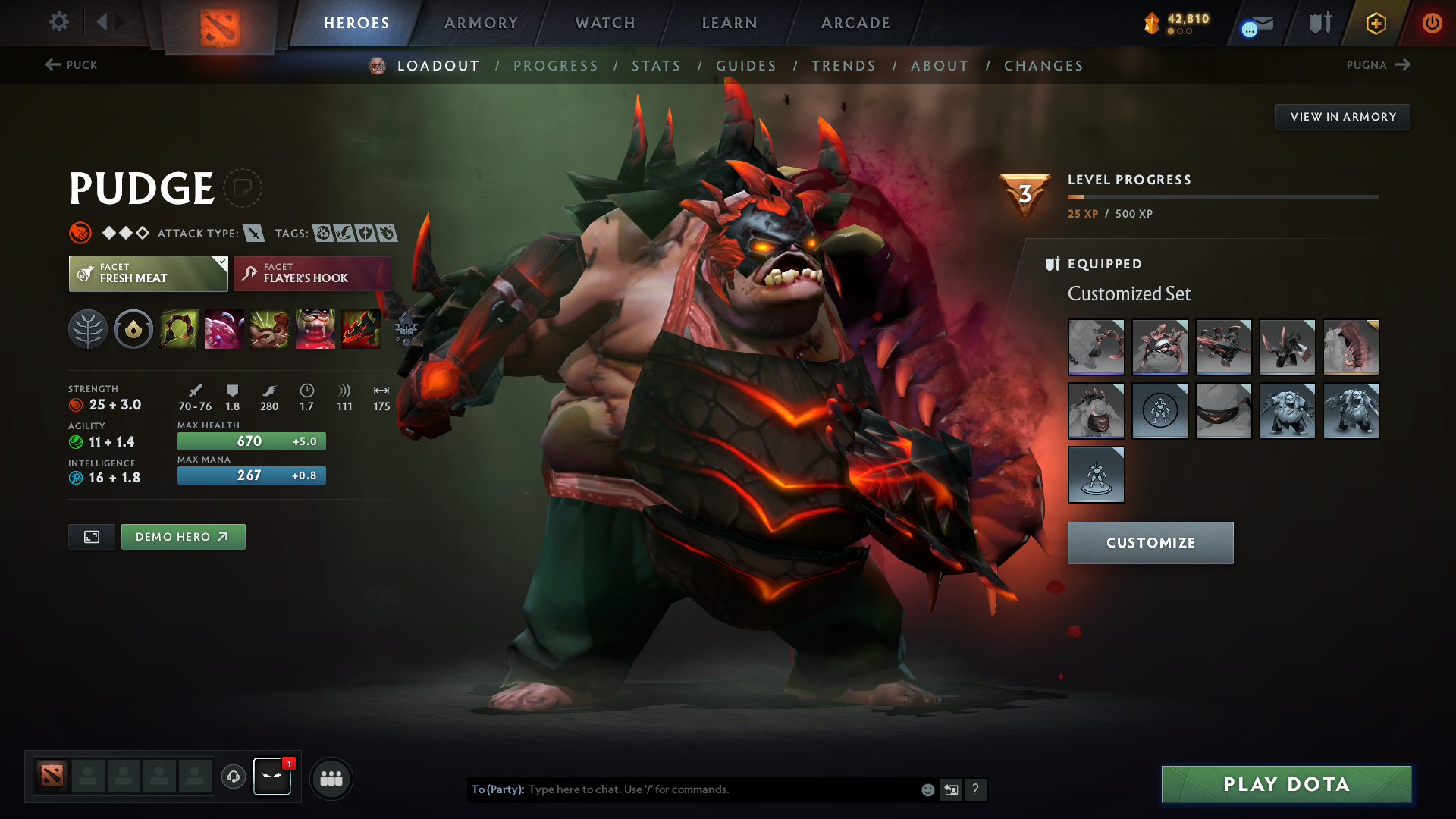The height and width of the screenshot is (819, 1456).
Task: Open voice chat headset icon near party slots
Action: coord(233,777)
